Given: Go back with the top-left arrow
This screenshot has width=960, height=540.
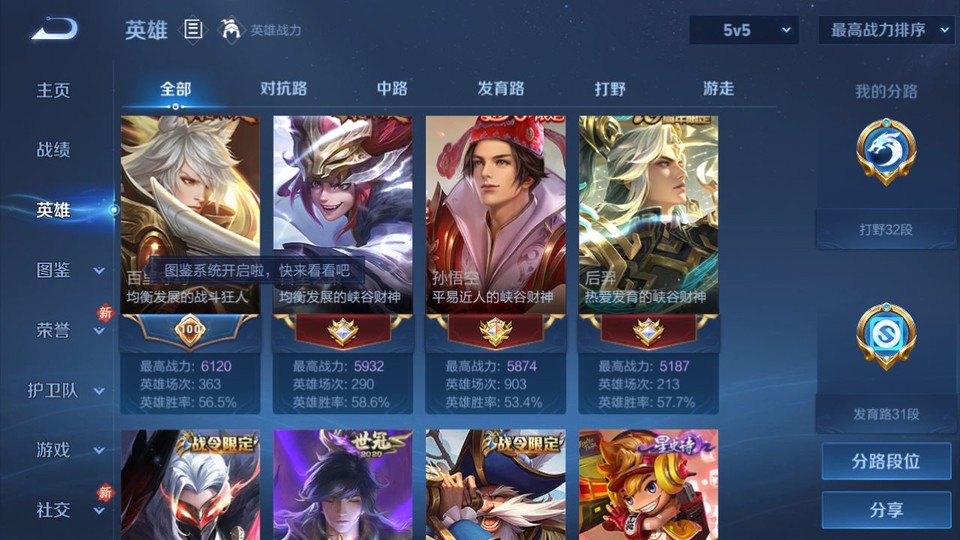Looking at the screenshot, I should (54, 29).
